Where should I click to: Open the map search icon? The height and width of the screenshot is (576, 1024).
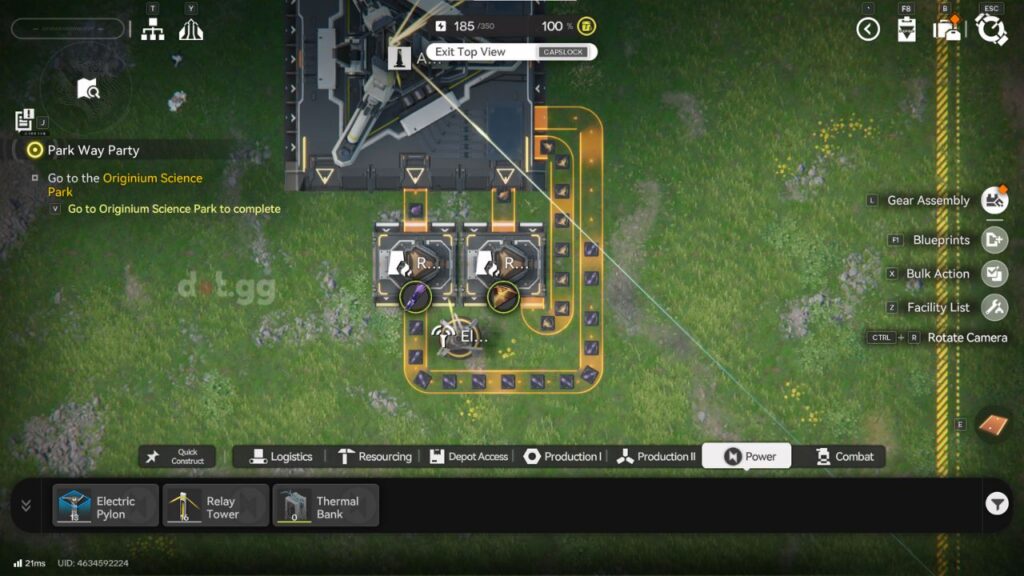88,89
